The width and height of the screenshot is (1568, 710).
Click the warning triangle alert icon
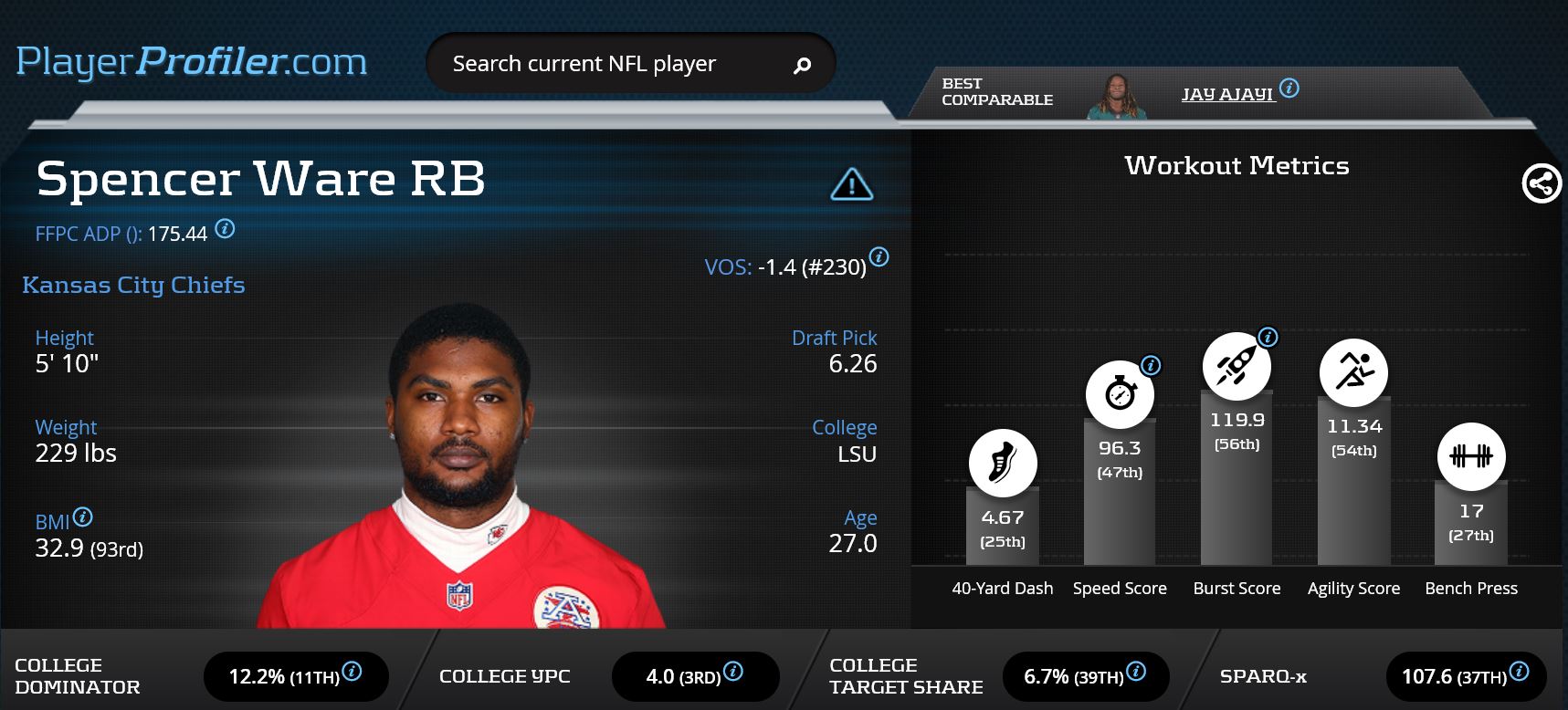[851, 184]
